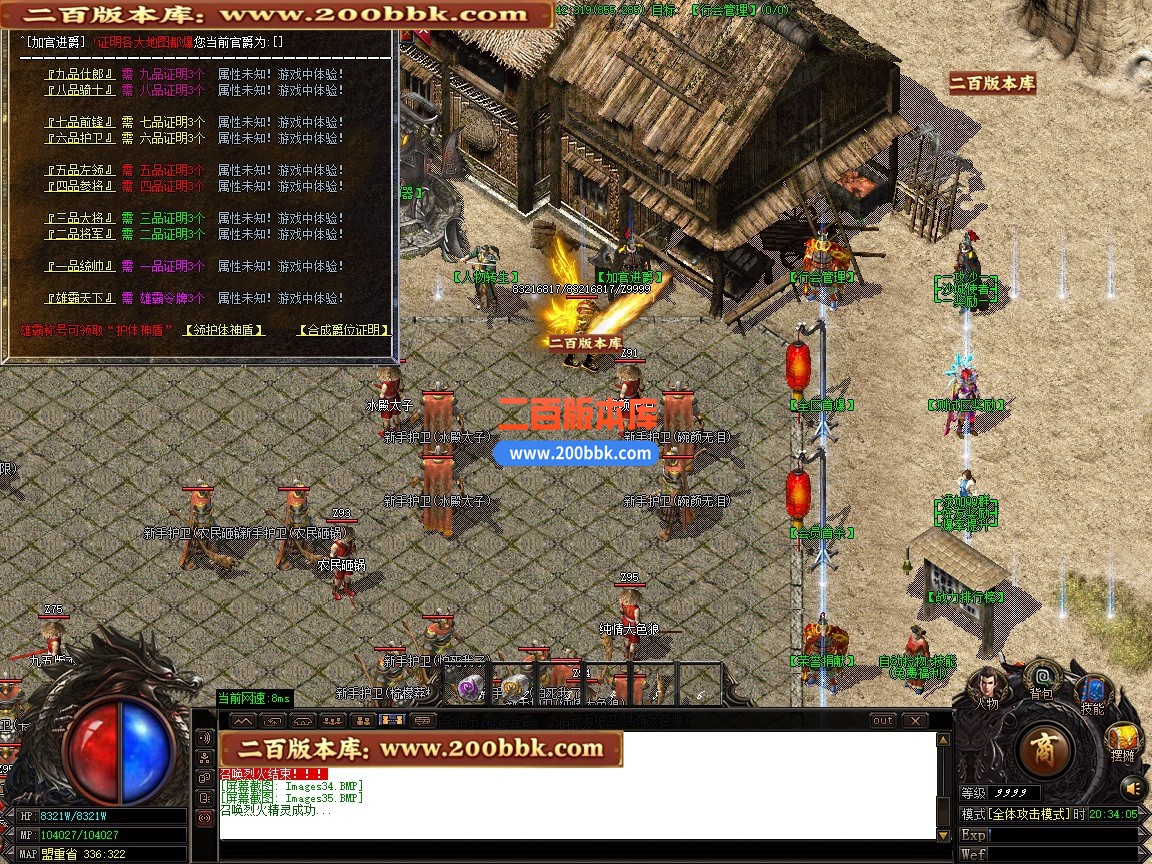Choose the 六品护卫 rank option
Image resolution: width=1152 pixels, height=864 pixels.
81,138
